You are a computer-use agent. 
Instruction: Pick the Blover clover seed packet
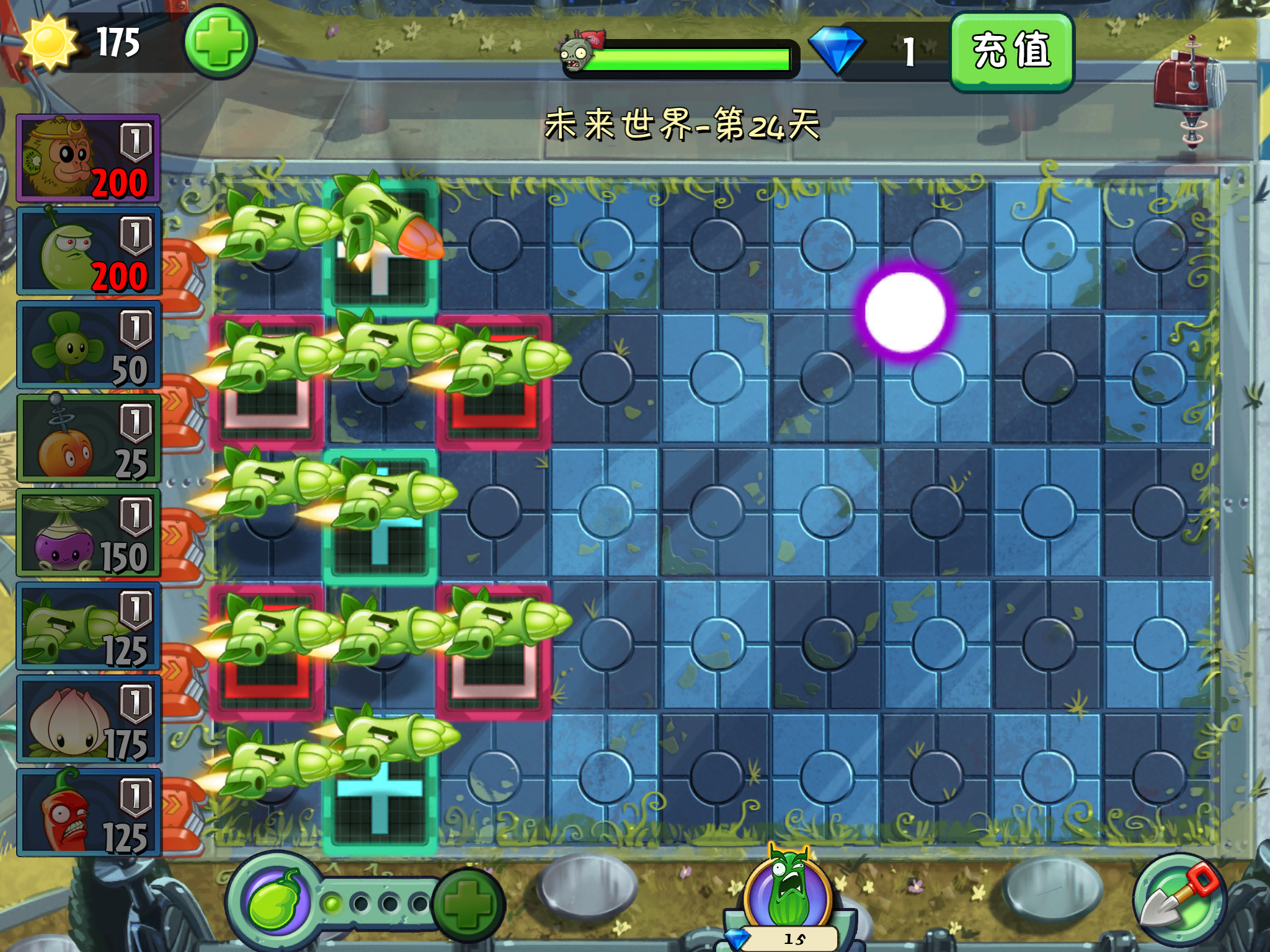point(88,345)
